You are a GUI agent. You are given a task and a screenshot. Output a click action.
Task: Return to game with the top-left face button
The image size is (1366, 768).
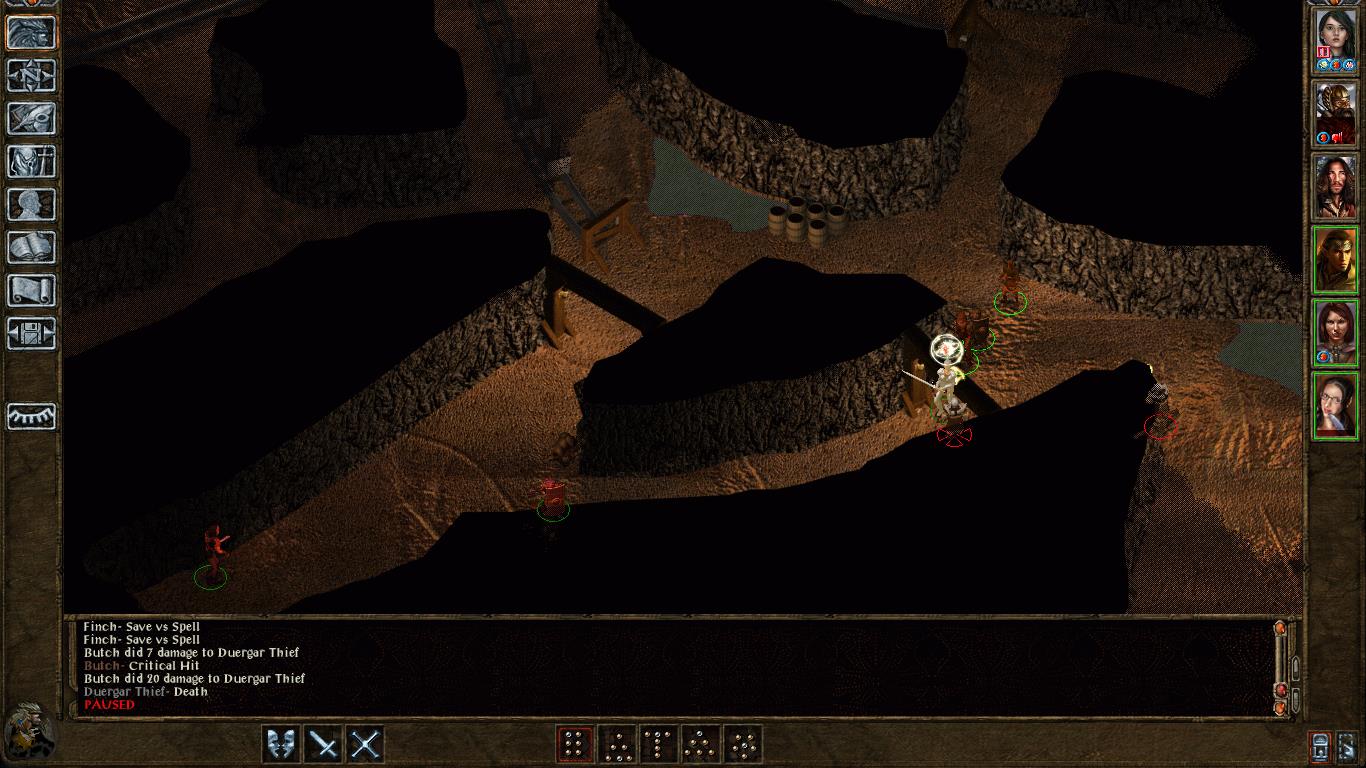[x=31, y=32]
